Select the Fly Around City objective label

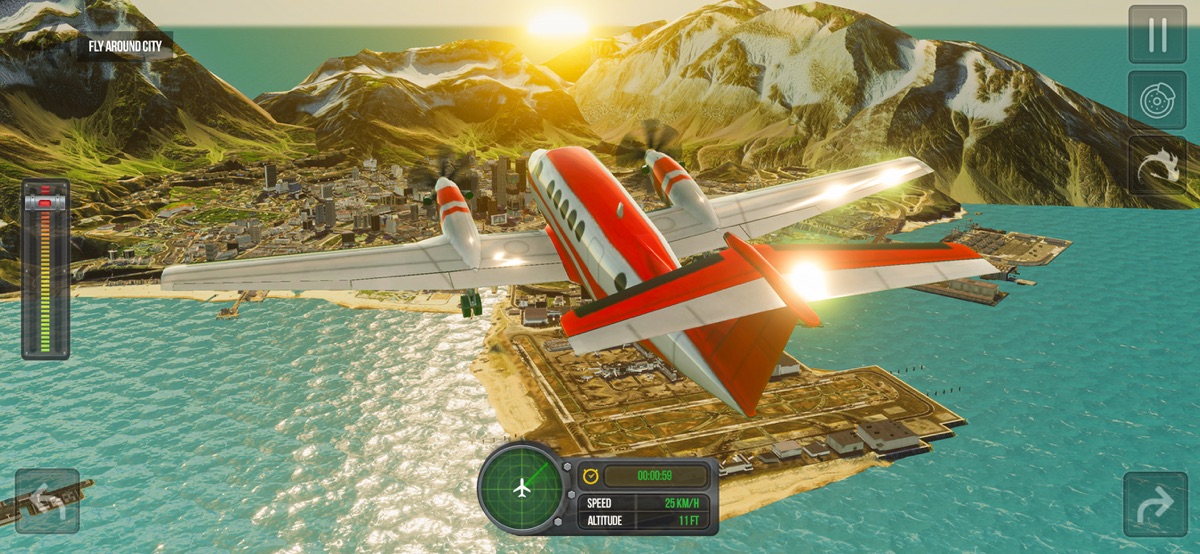tap(125, 46)
